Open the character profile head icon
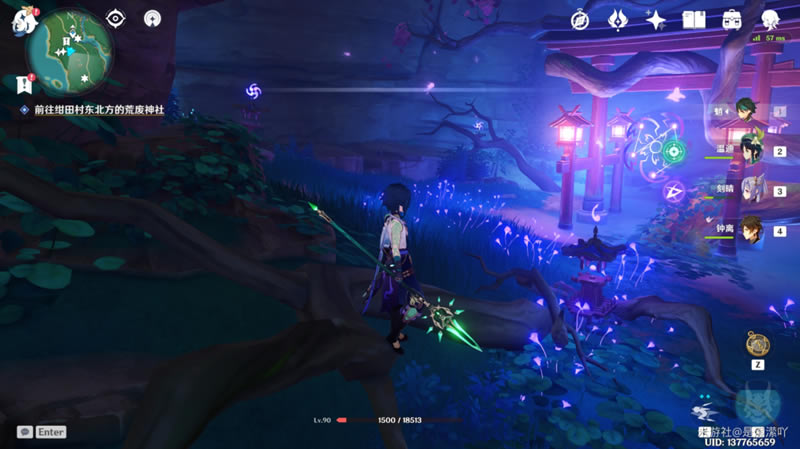This screenshot has width=800, height=449. click(x=770, y=19)
